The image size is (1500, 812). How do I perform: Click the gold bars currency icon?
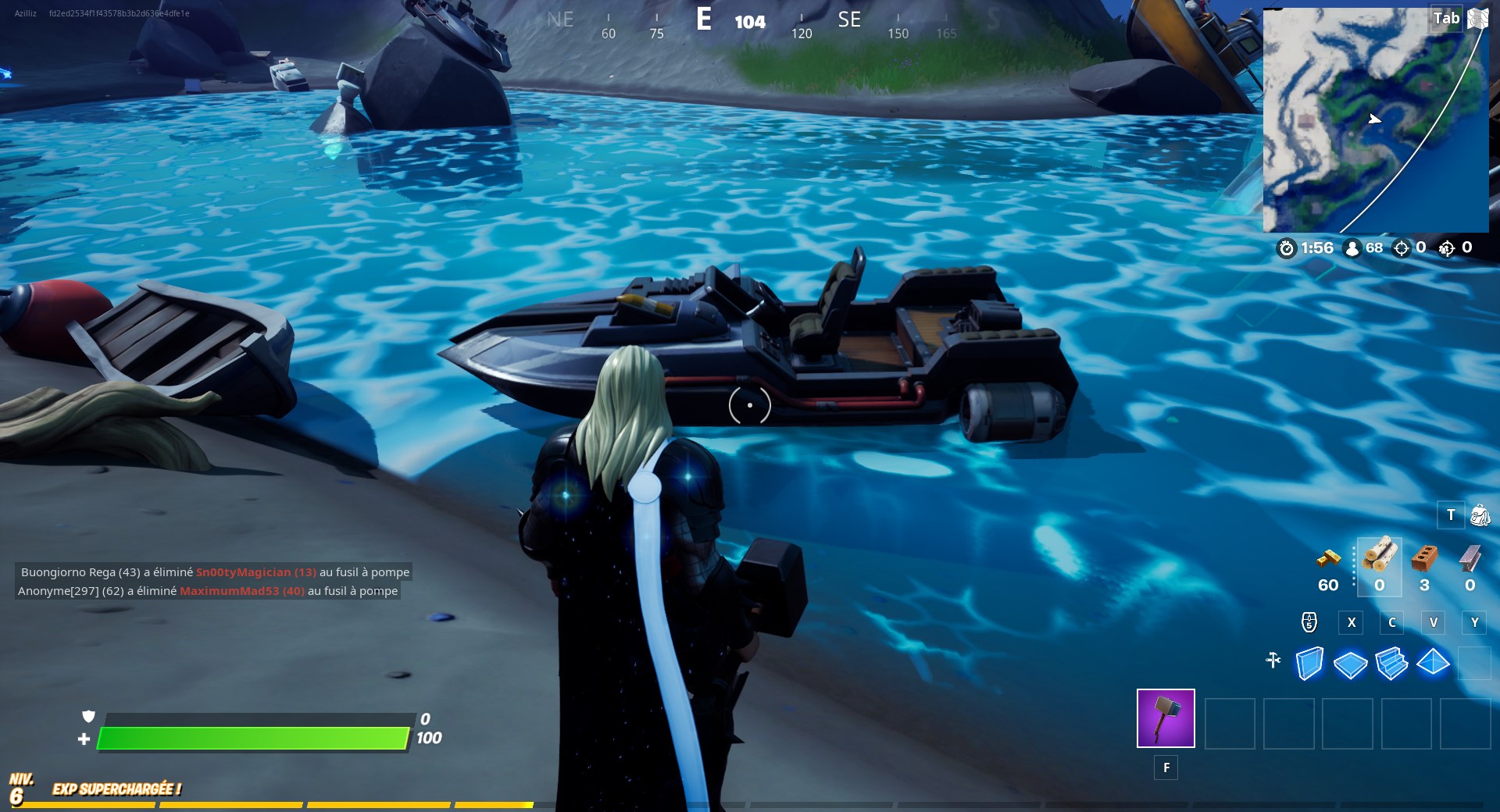point(1328,558)
